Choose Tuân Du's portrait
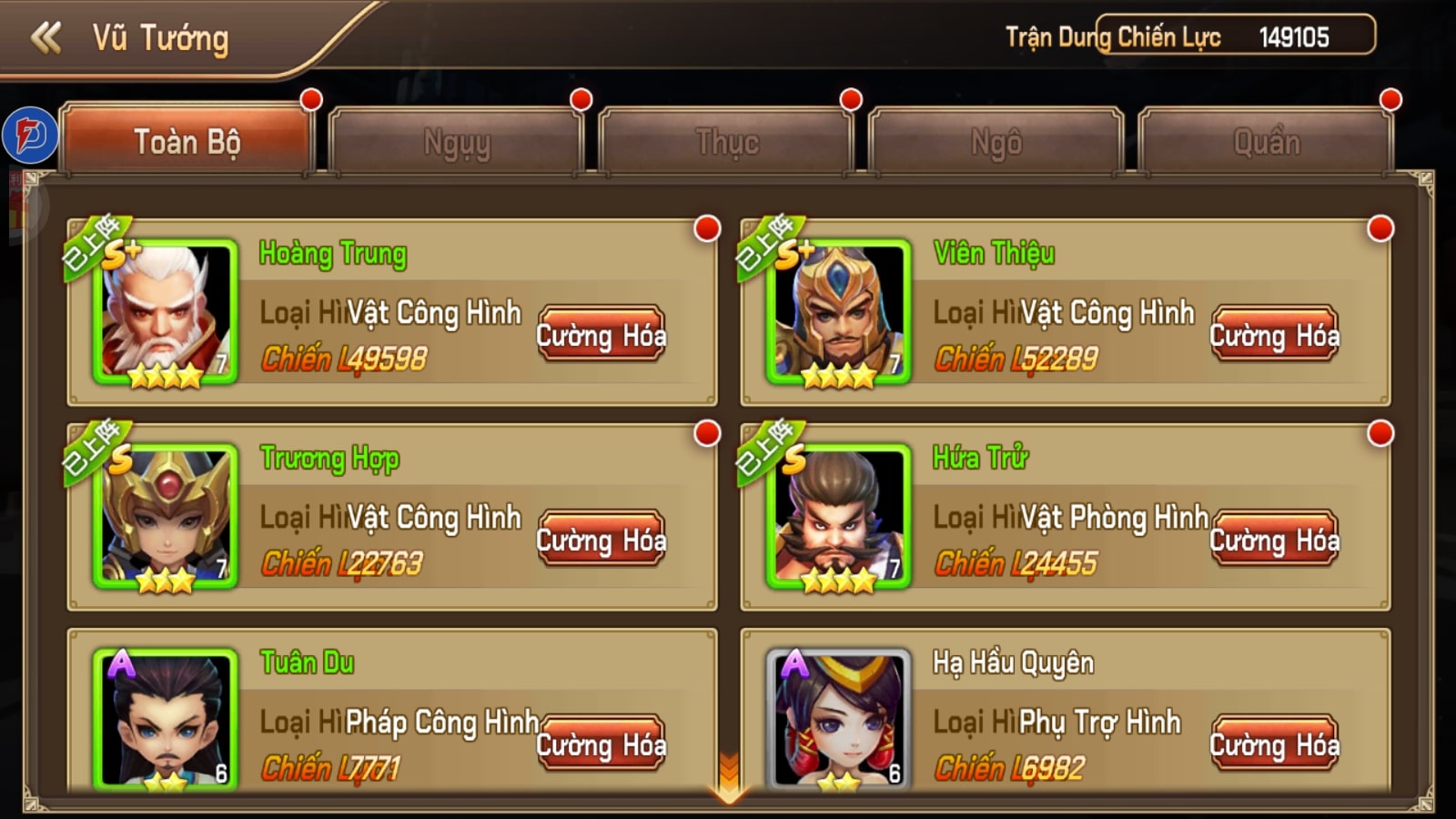Image resolution: width=1456 pixels, height=819 pixels. 166,719
